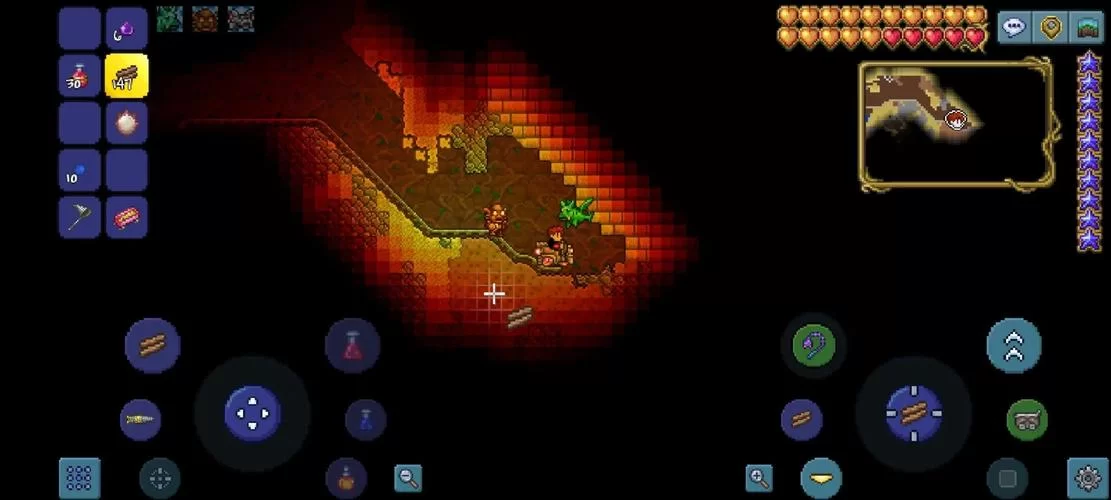Fire the grappling hook button
Viewport: 1111px width, 500px height.
pyautogui.click(x=813, y=346)
